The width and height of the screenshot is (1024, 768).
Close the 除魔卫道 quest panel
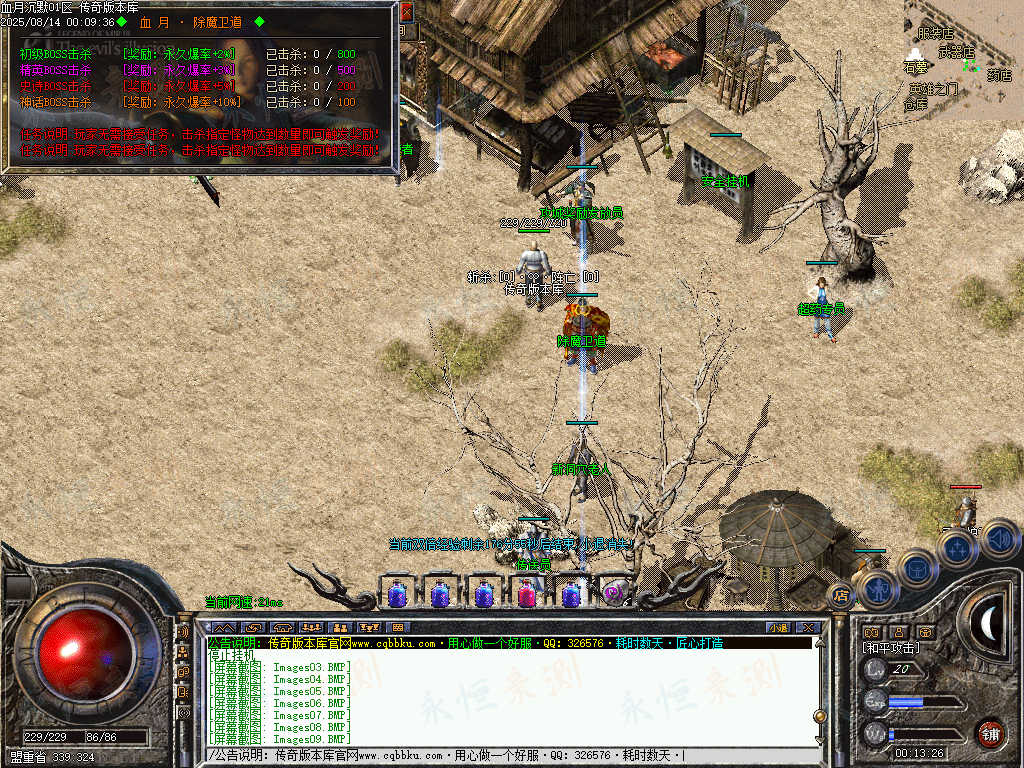point(406,13)
